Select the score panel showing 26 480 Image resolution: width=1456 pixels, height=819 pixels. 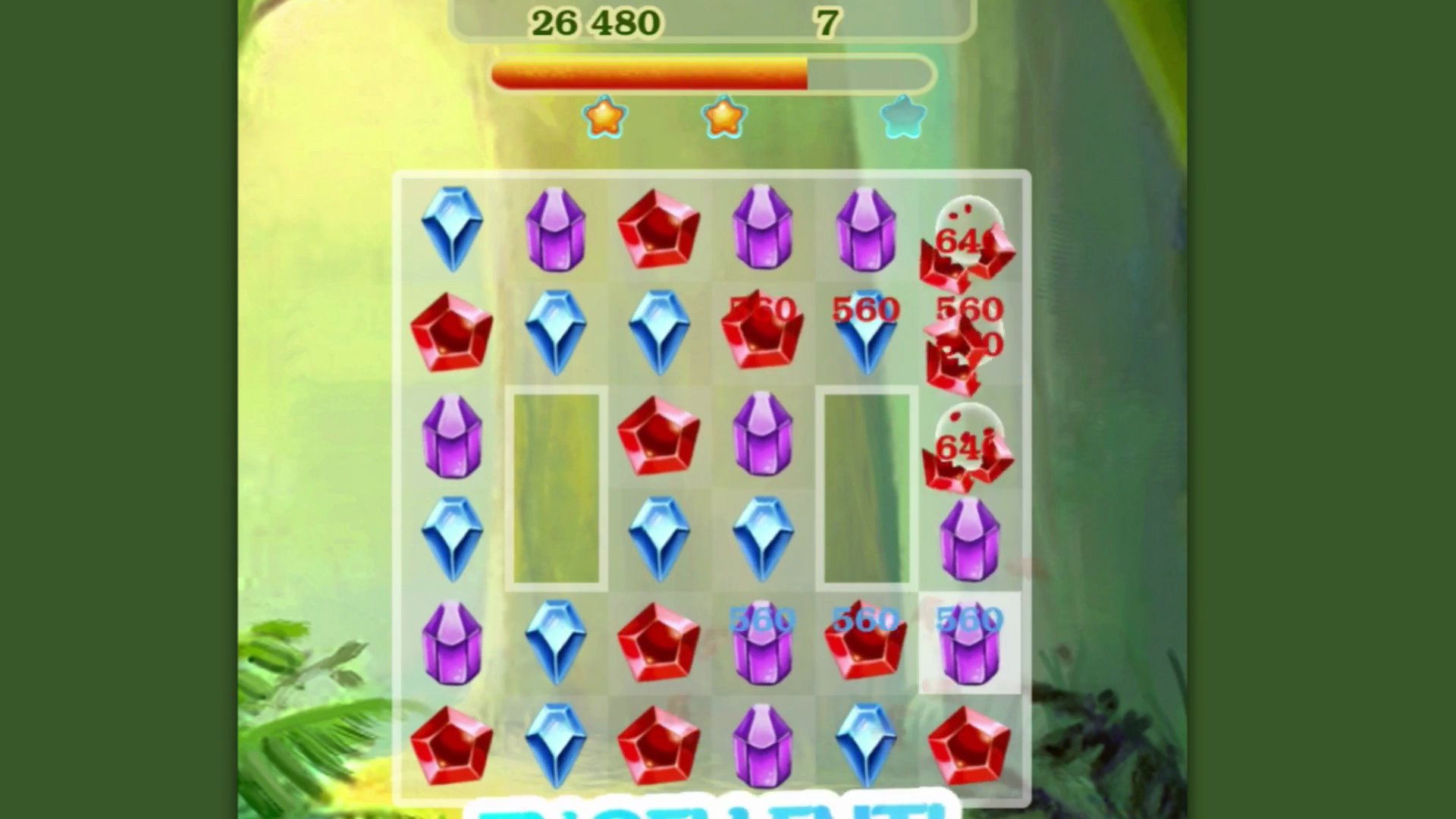click(599, 21)
